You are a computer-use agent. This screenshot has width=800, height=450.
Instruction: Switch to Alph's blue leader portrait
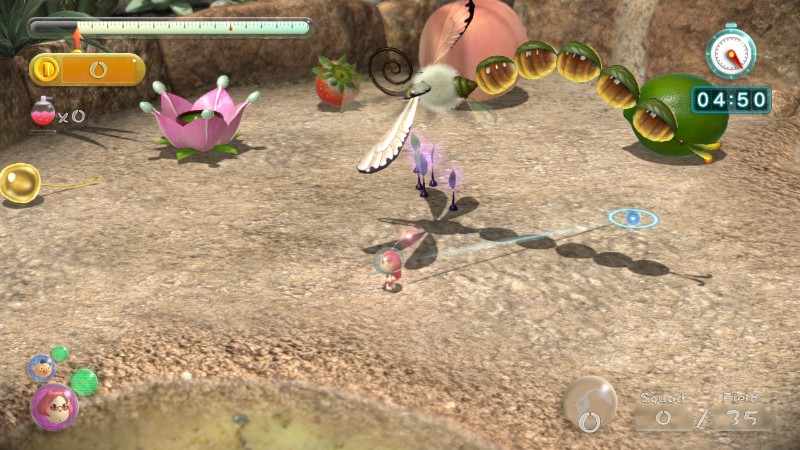coord(41,367)
